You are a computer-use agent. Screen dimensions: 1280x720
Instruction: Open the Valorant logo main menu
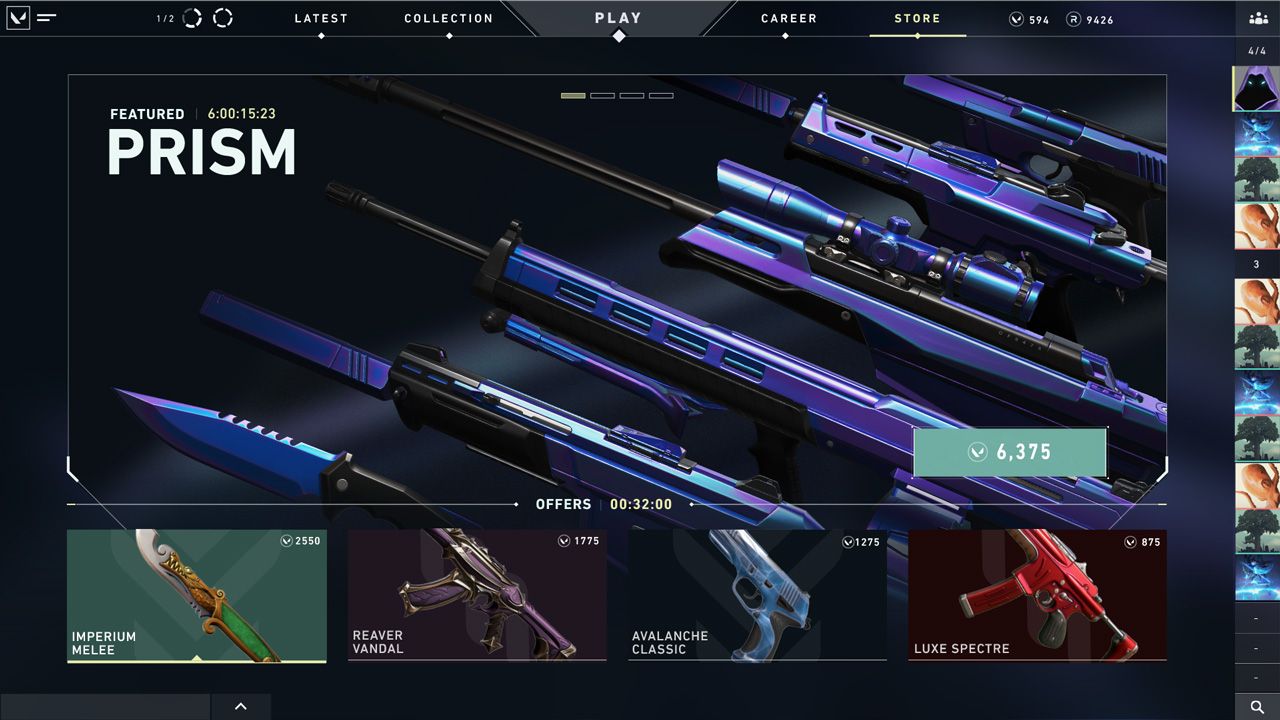[18, 18]
